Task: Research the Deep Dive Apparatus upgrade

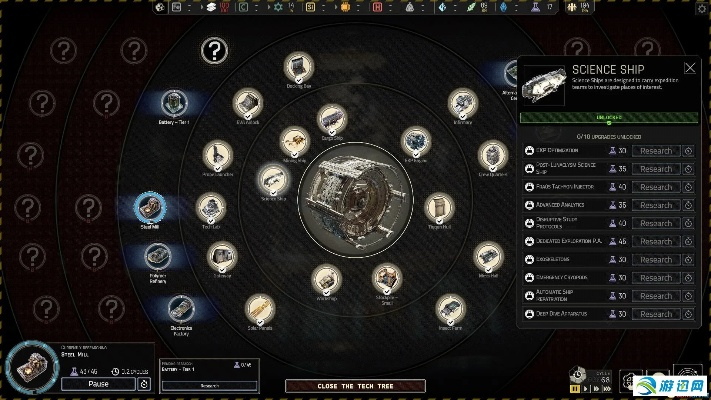Action: coord(656,314)
